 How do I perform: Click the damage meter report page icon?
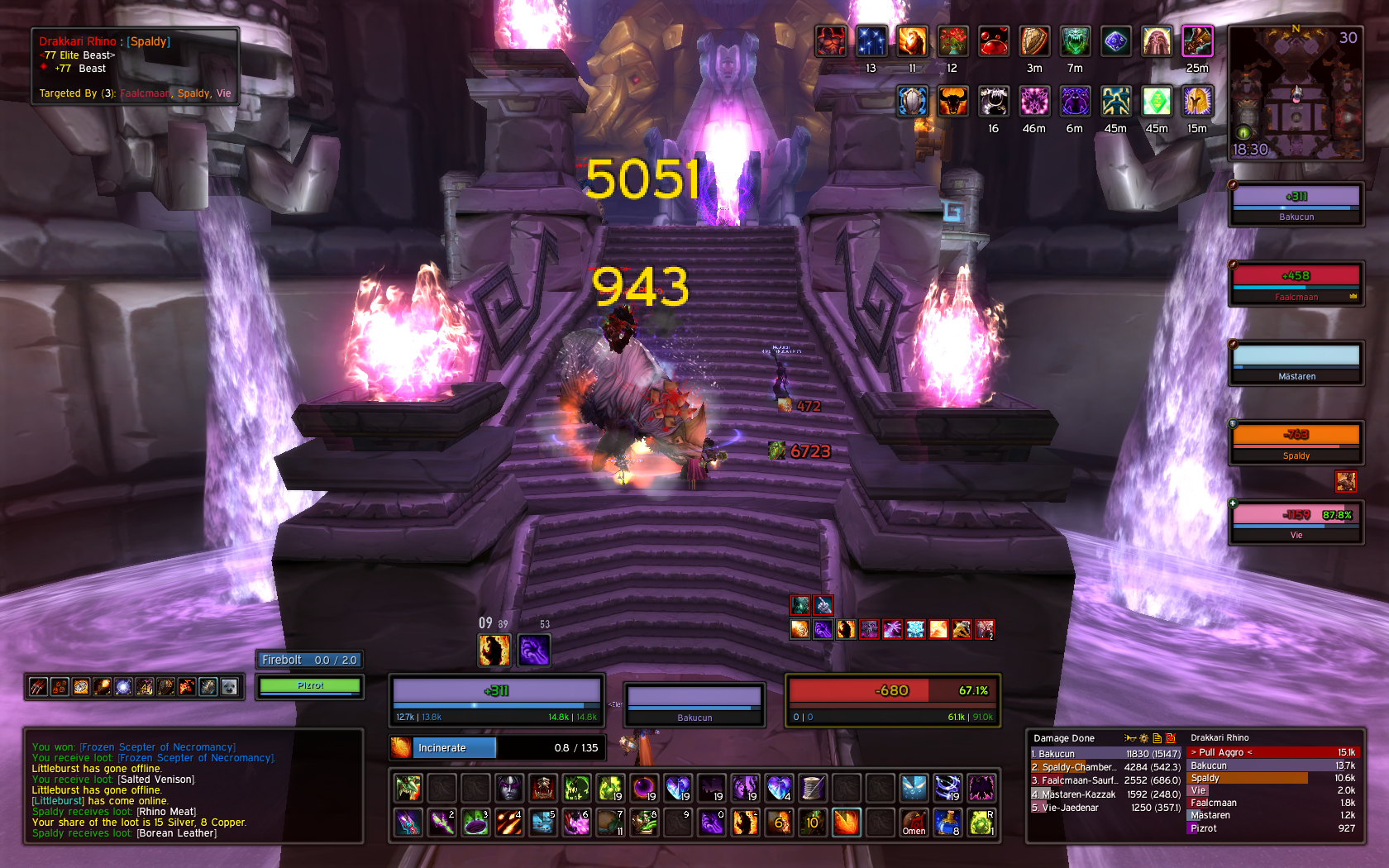pyautogui.click(x=1157, y=738)
